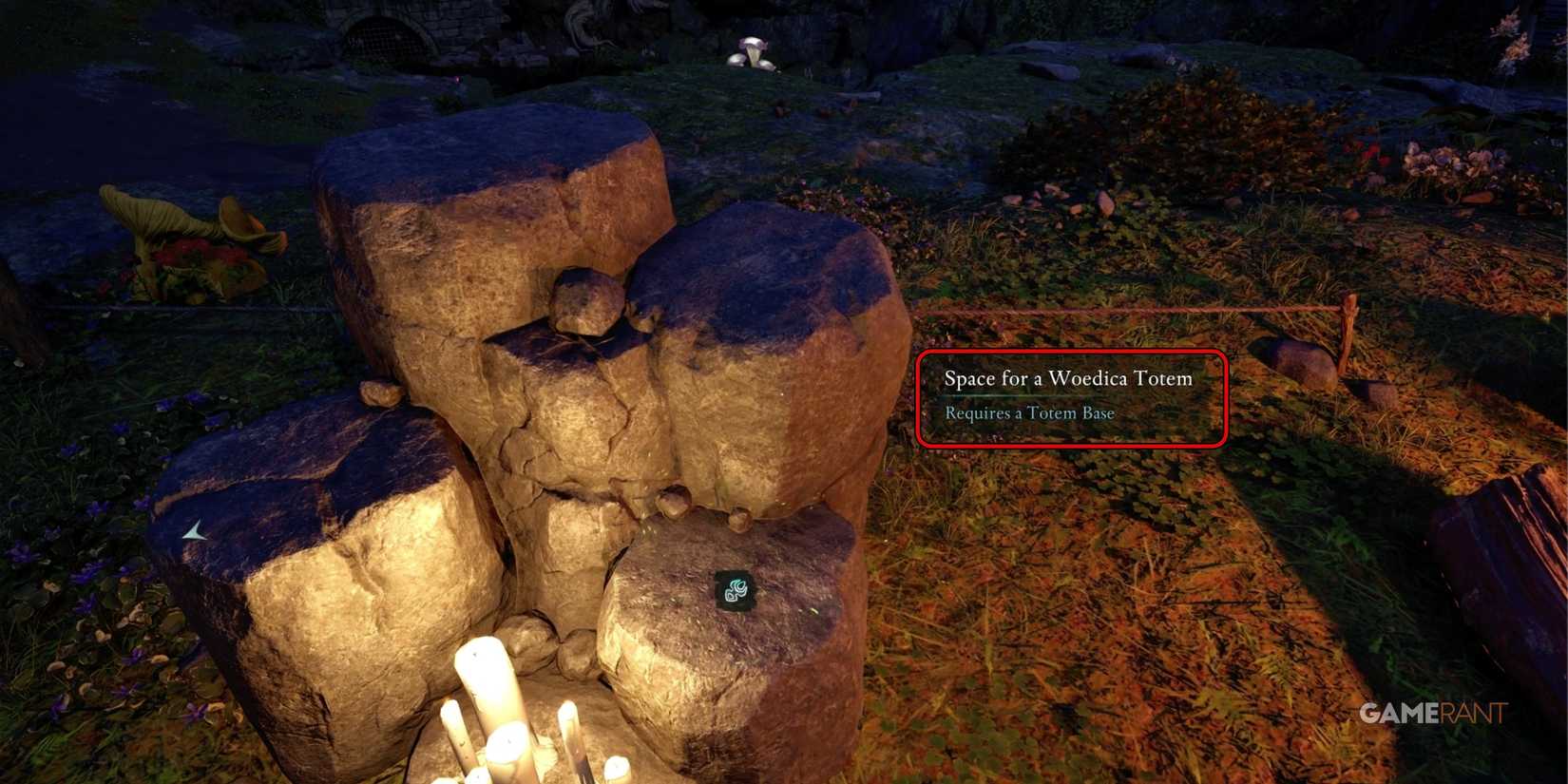Click the Requires a Totem Base subtitle text
1568x784 pixels.
point(1028,412)
